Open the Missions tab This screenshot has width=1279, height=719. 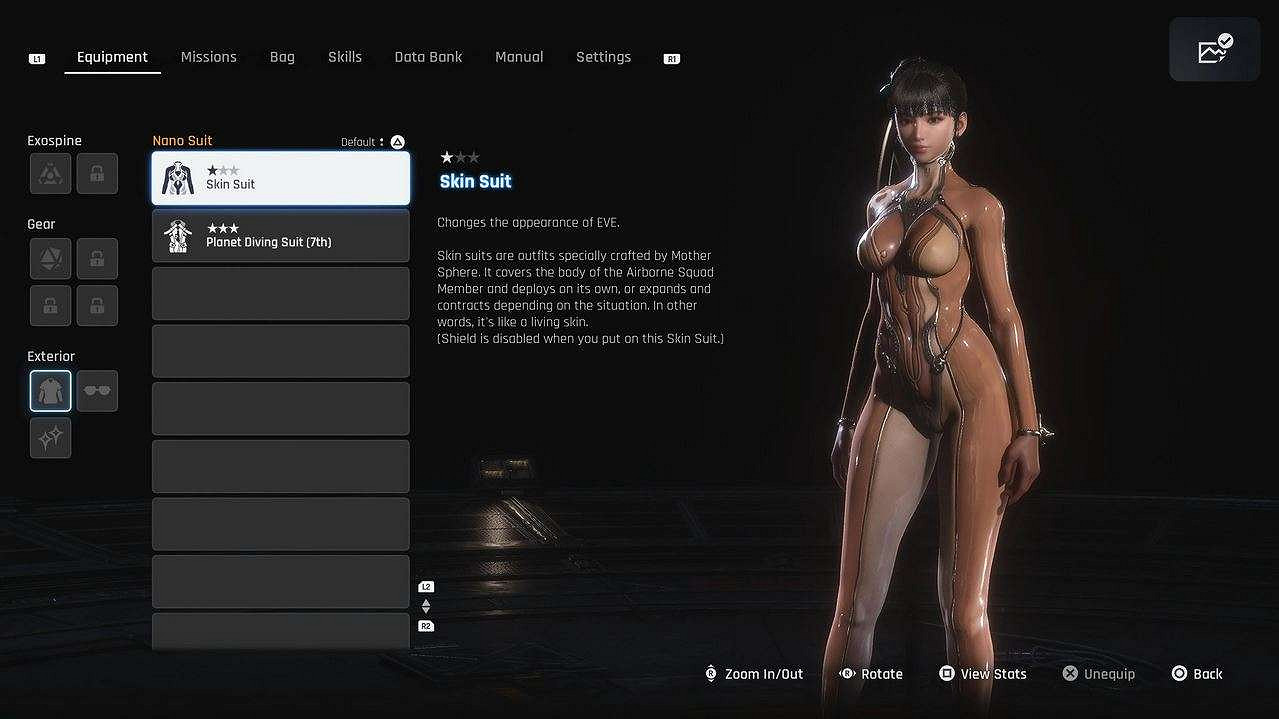(208, 57)
